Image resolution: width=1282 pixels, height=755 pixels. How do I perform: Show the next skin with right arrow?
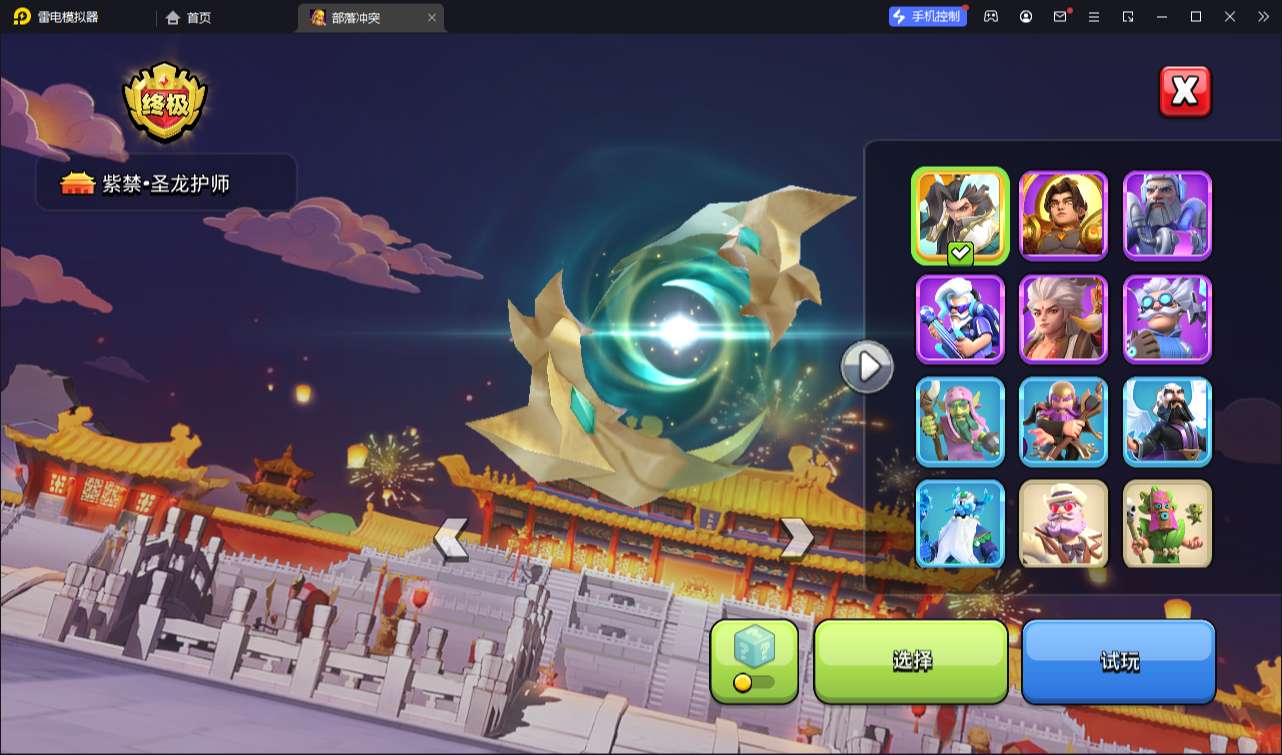[797, 538]
